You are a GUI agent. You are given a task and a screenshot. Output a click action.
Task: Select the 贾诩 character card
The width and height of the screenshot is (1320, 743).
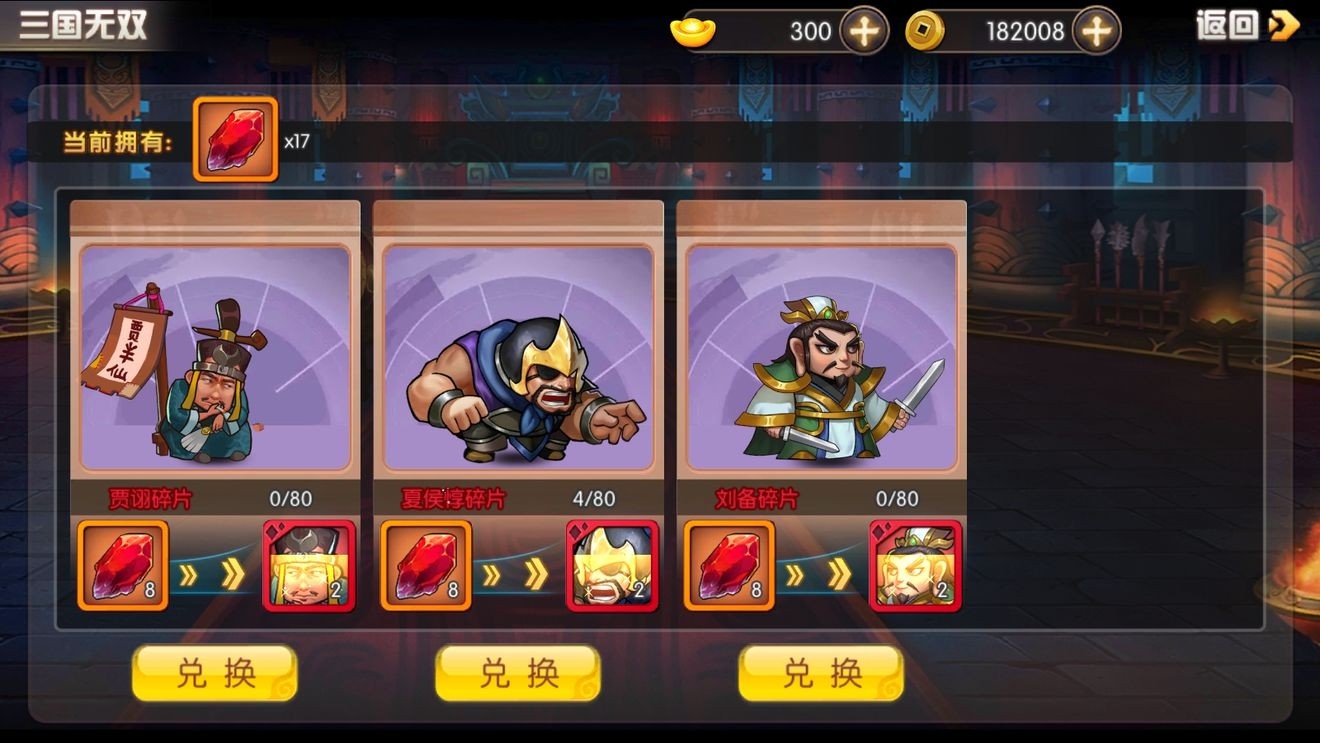coord(215,357)
